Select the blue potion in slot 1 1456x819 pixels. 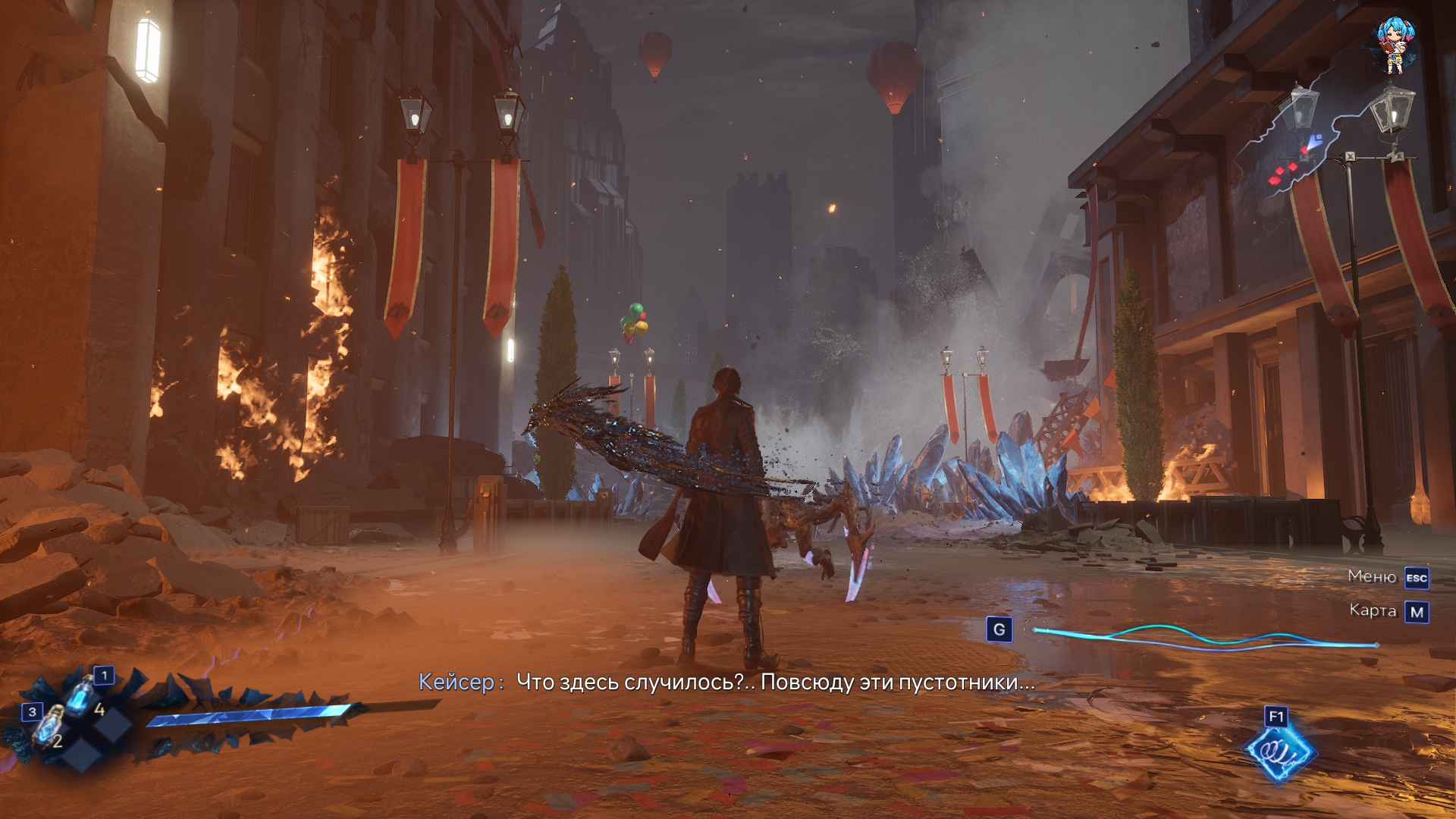[82, 695]
